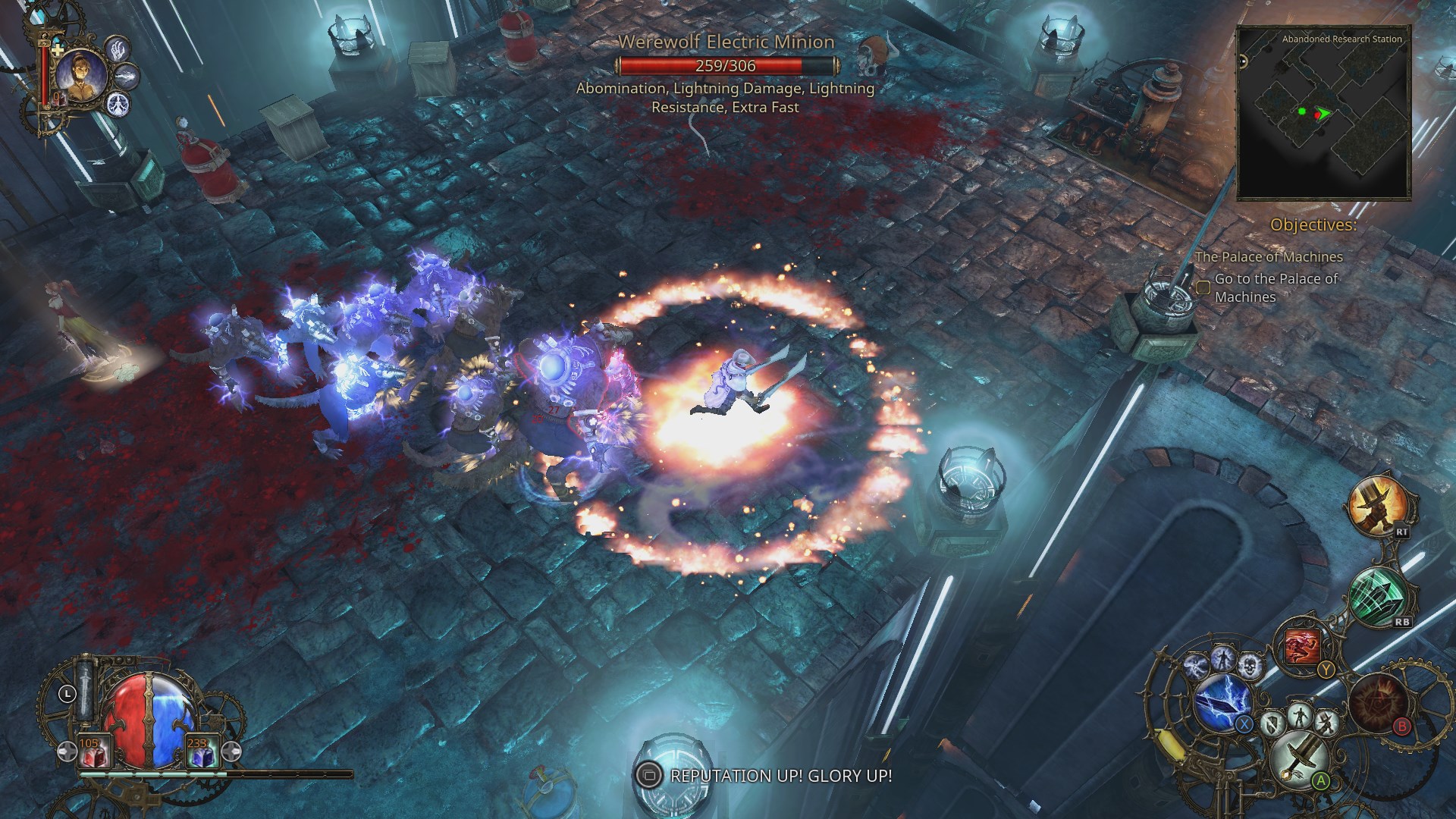The image size is (1456, 819).
Task: Toggle the shield aura beside the sword skill
Action: tap(1272, 723)
